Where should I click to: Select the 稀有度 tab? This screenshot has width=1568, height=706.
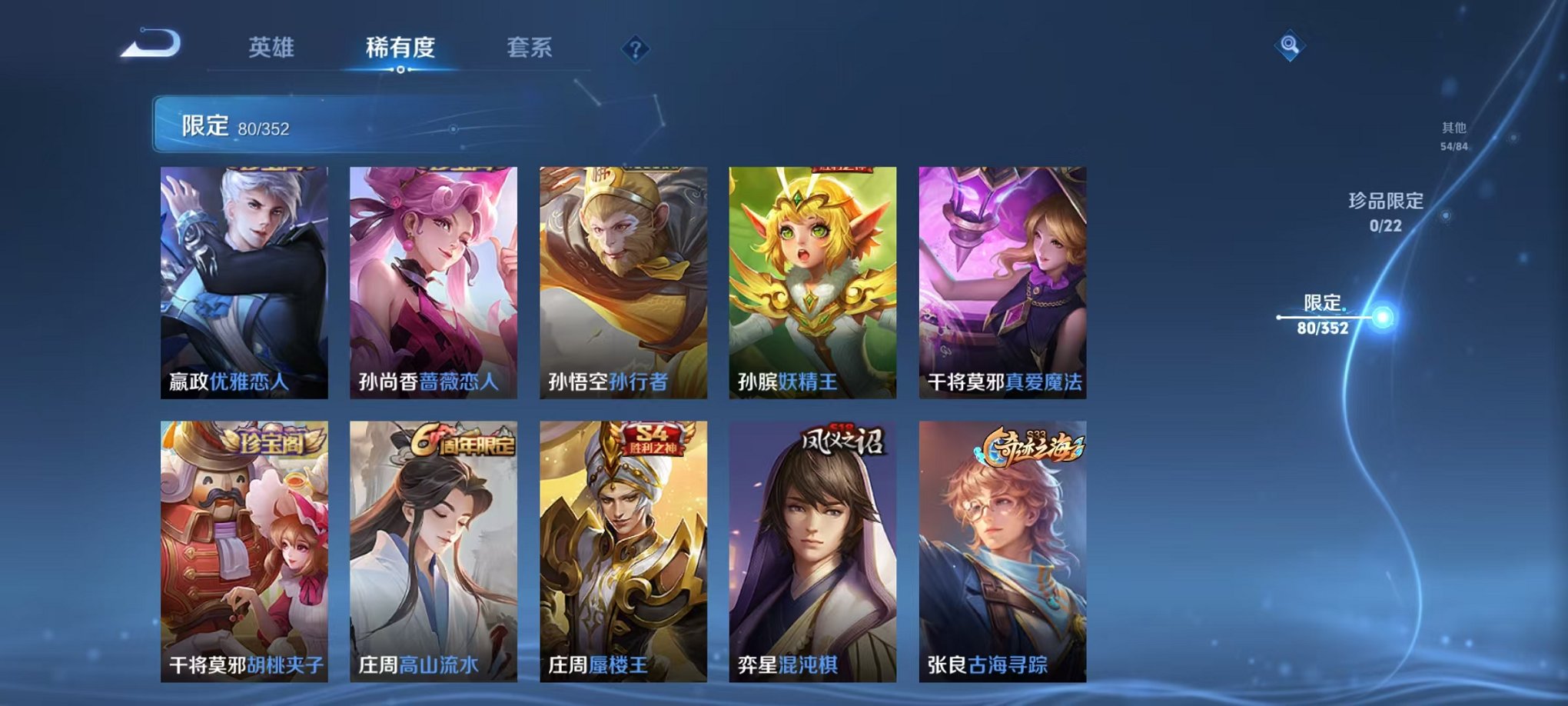pyautogui.click(x=400, y=46)
